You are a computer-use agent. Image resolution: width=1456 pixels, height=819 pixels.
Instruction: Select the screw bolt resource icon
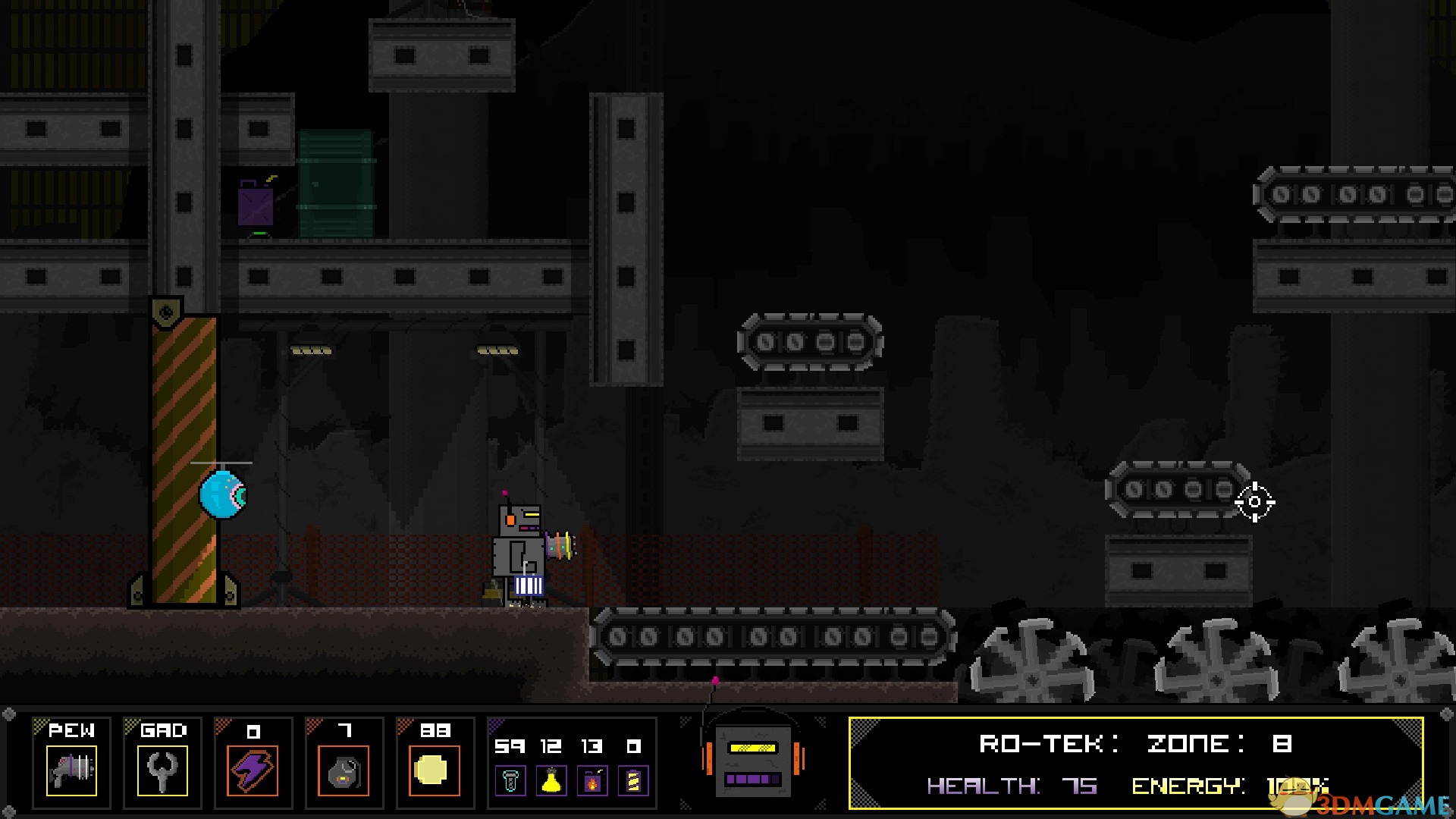click(x=510, y=781)
